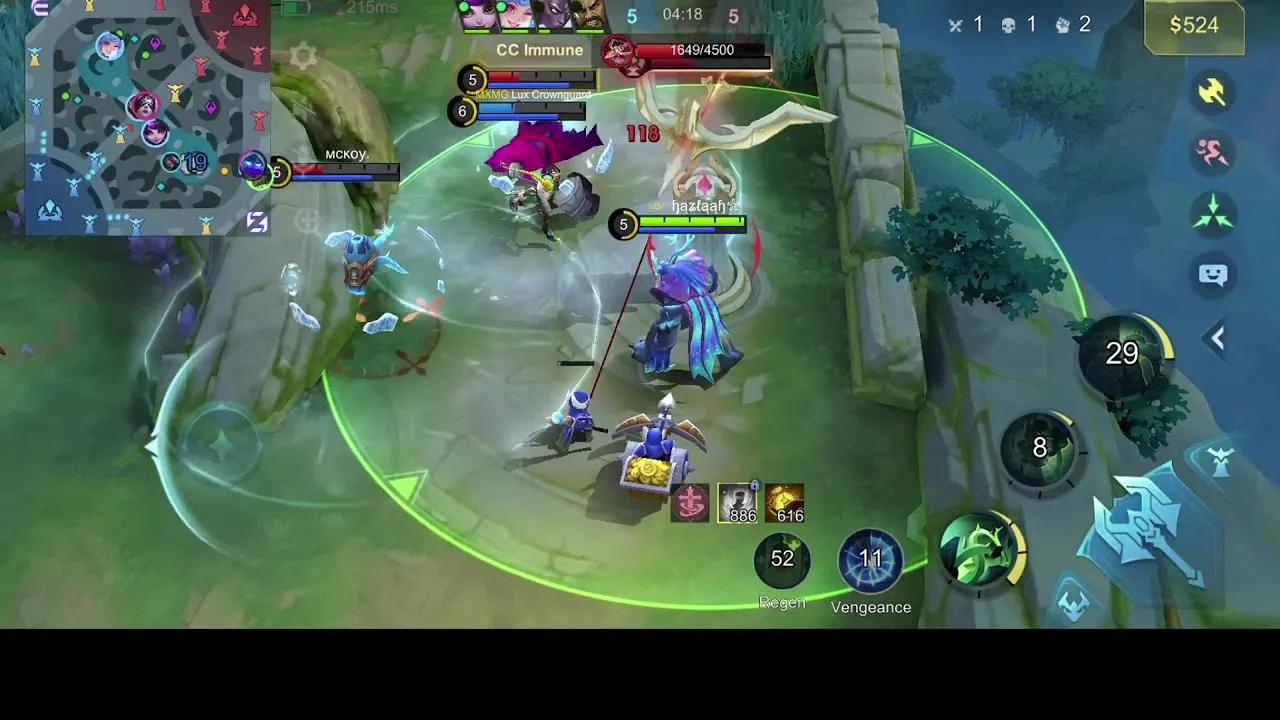Open the shop via the $524 gold display

click(1194, 26)
